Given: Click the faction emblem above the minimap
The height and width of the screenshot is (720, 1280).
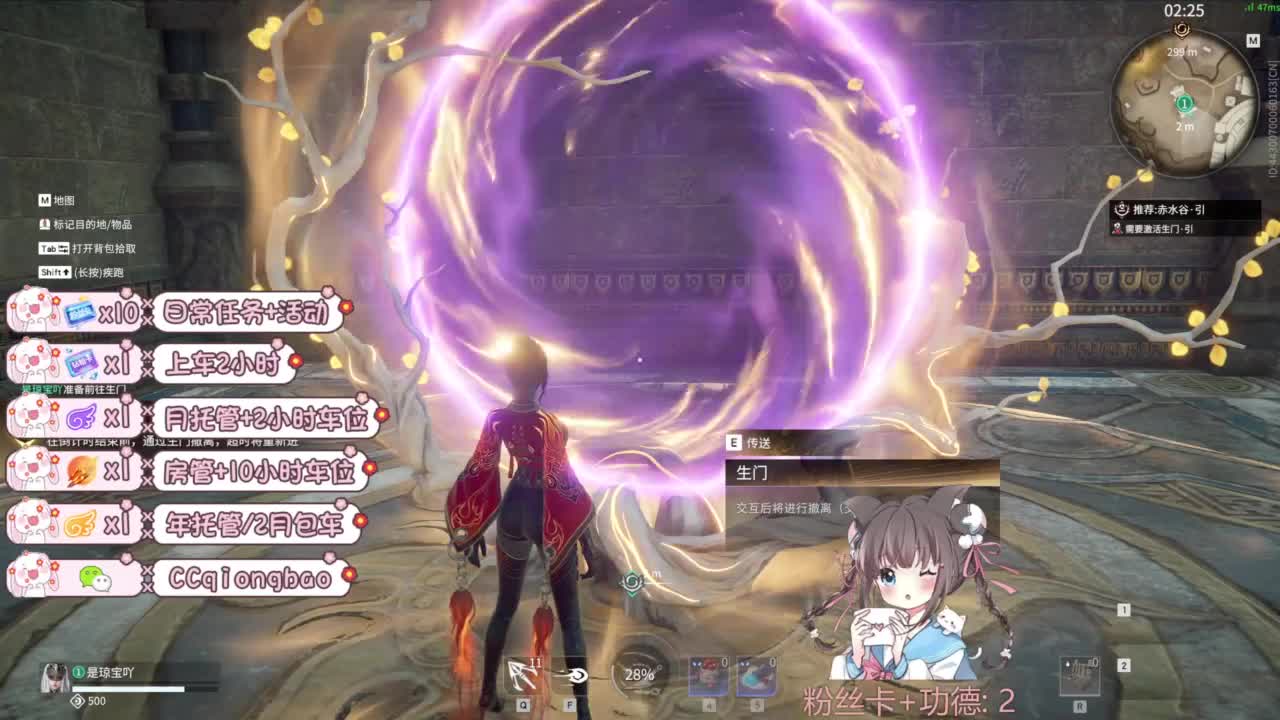Looking at the screenshot, I should coord(1184,30).
